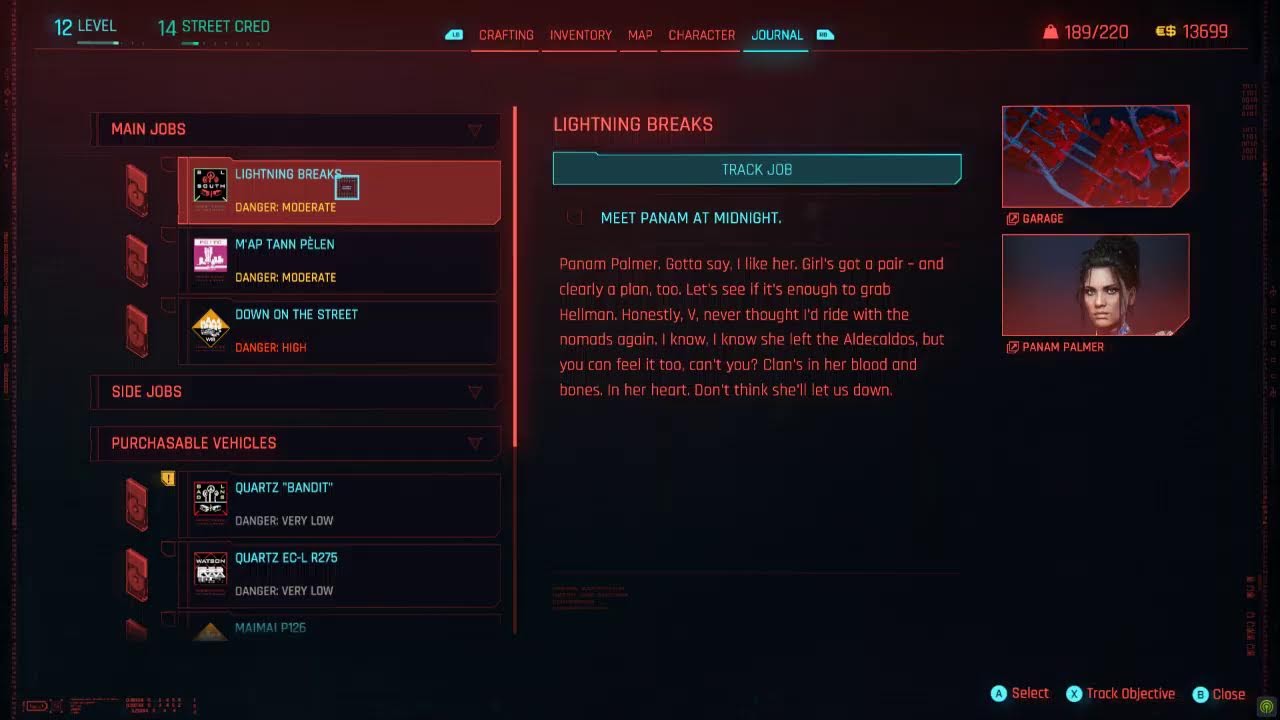The height and width of the screenshot is (720, 1280).
Task: Click the Track Job button
Action: point(757,169)
